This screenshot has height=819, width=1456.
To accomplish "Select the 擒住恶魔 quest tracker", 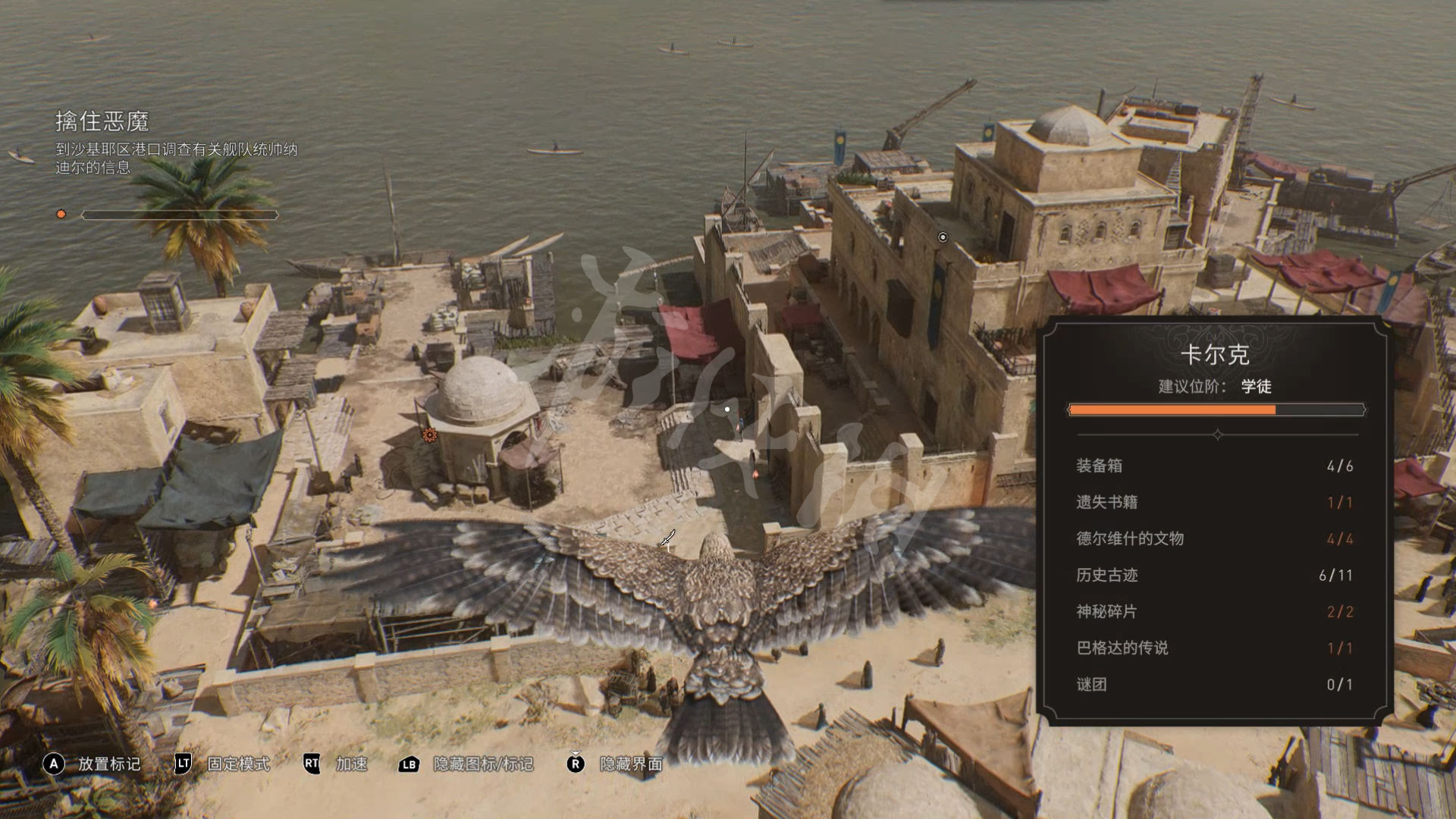I will [x=102, y=121].
